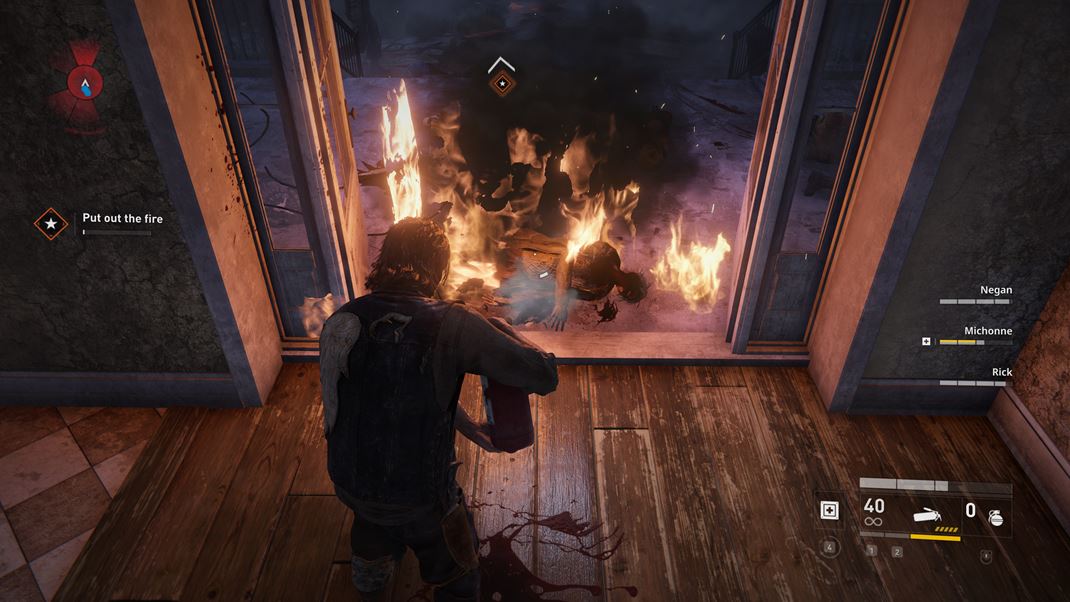Select the "Put out the fire" objective tracker
The image size is (1070, 602).
point(122,219)
